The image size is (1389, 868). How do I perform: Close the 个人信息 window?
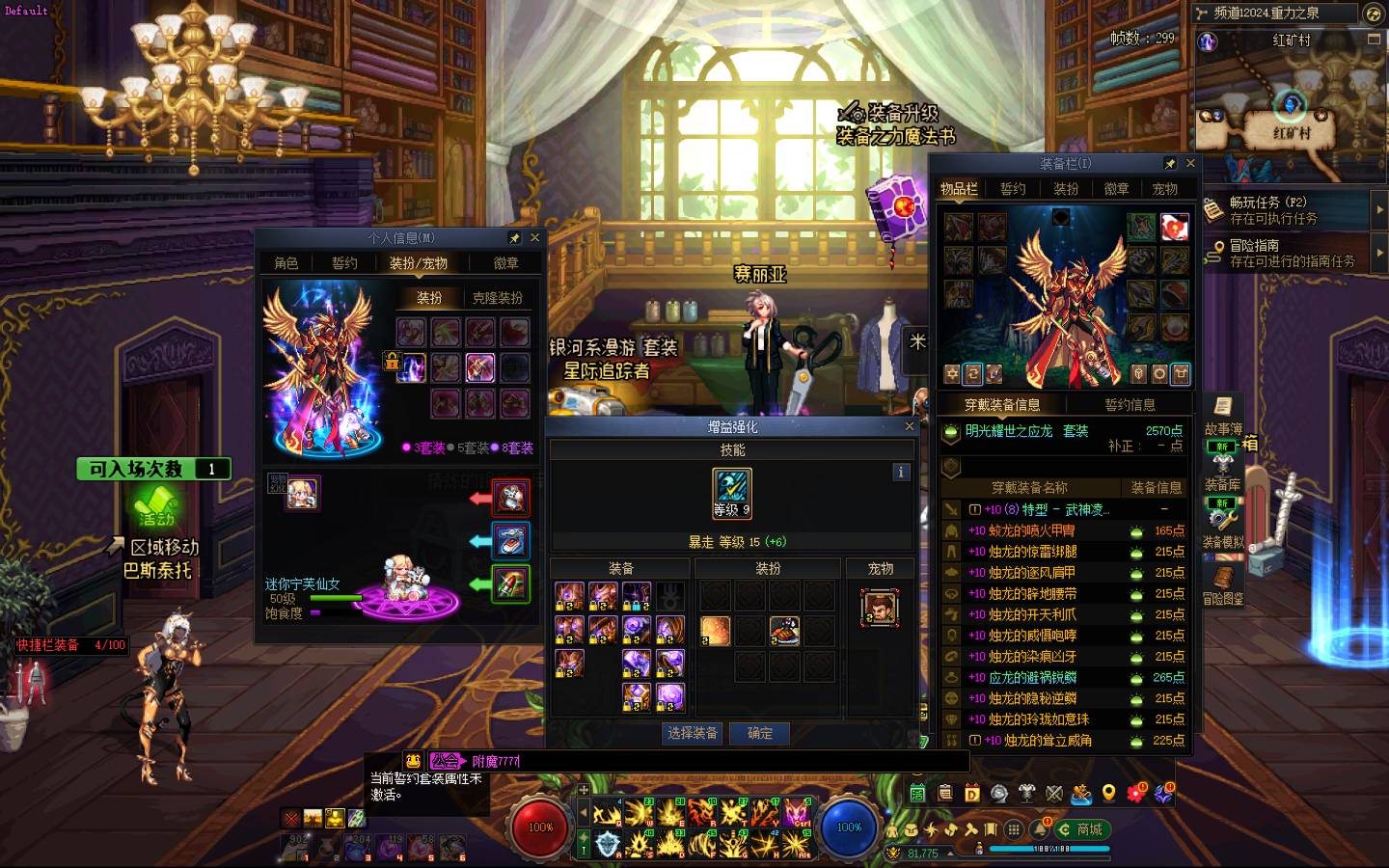[534, 237]
